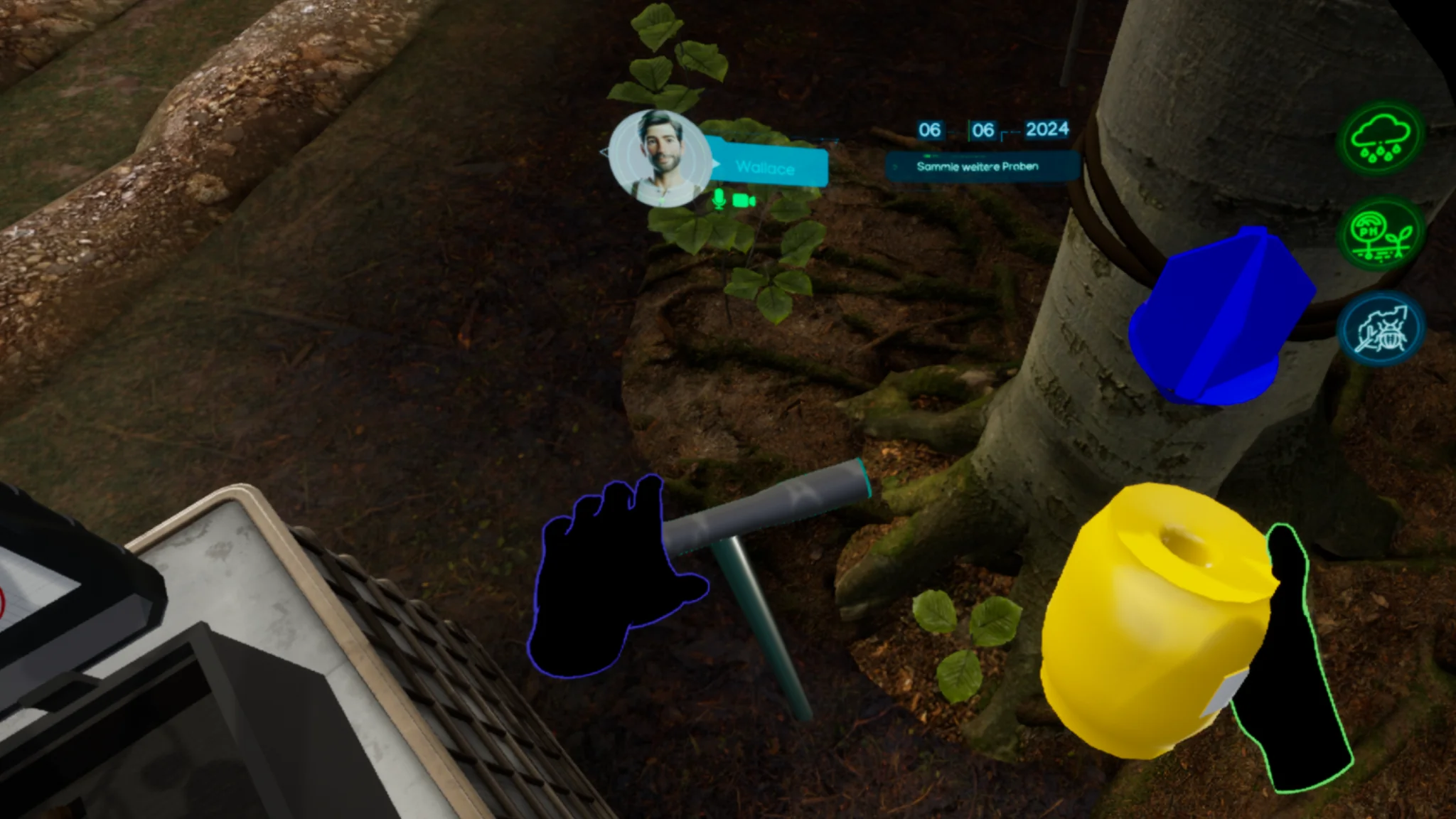Open the "Sammle weitere Proben" objective

pyautogui.click(x=980, y=166)
